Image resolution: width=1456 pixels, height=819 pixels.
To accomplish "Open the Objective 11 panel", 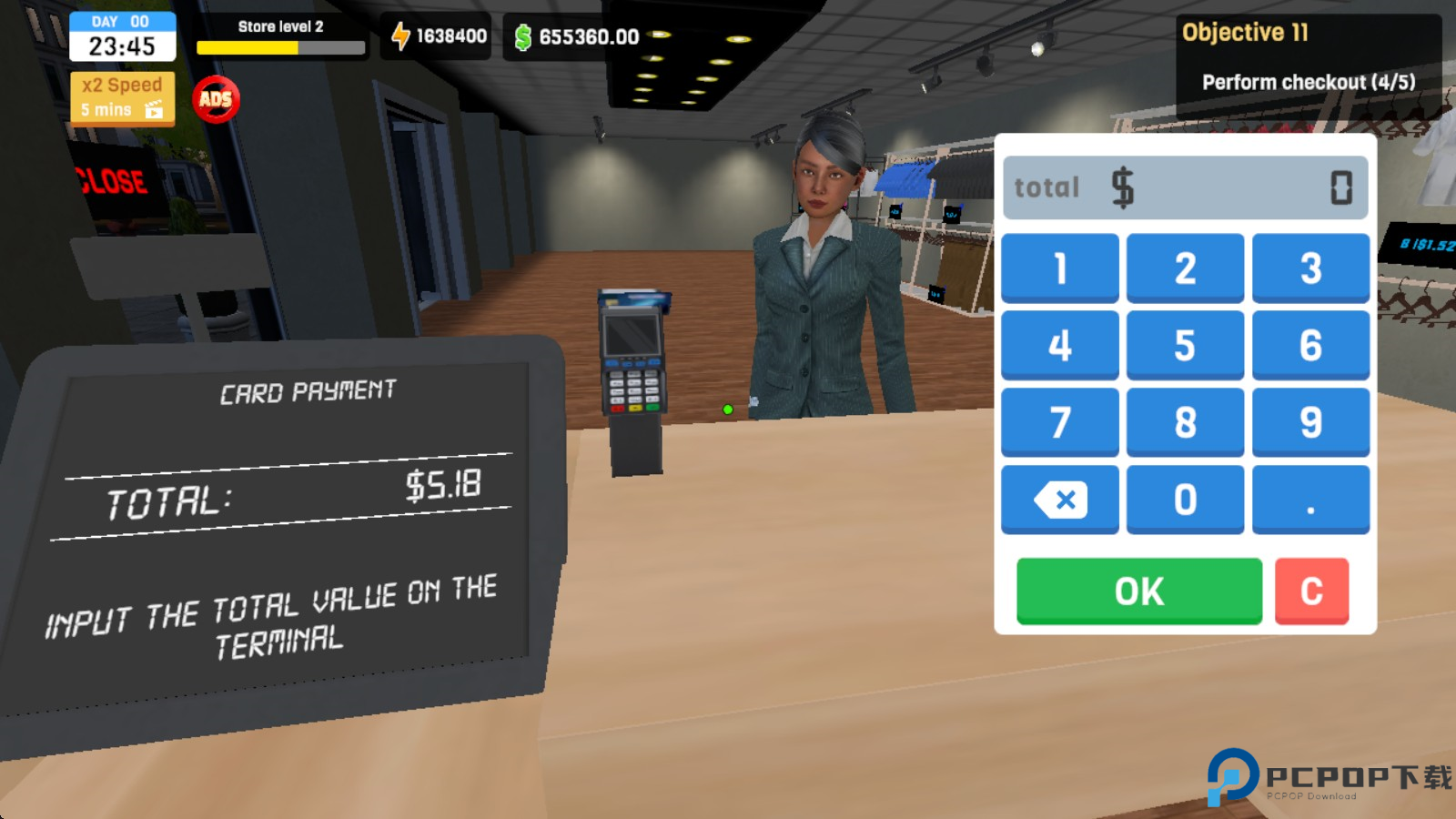I will point(1306,55).
